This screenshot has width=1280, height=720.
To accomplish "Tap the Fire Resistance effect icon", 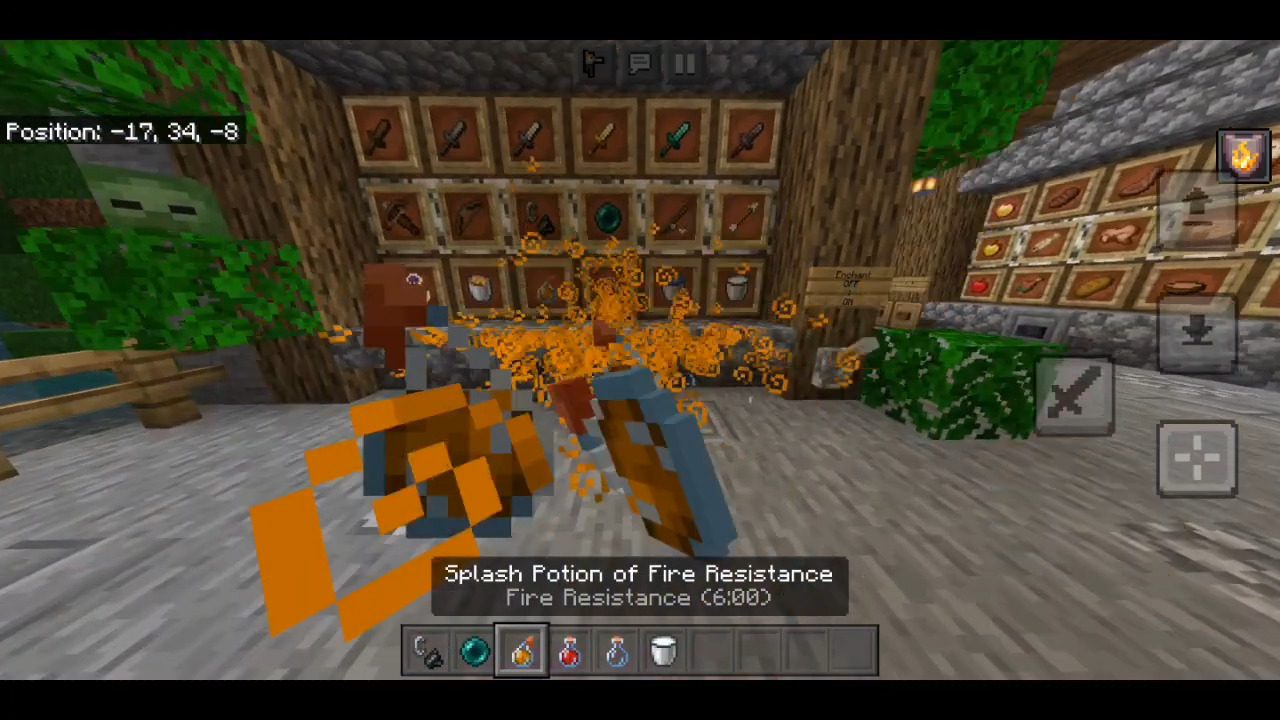I will 1243,155.
